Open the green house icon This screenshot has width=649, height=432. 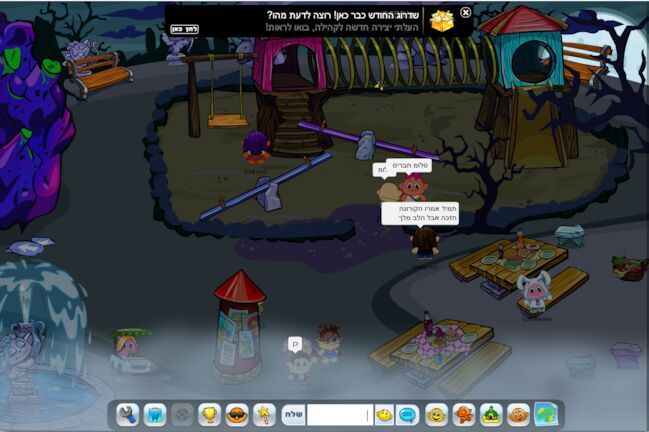pos(491,414)
